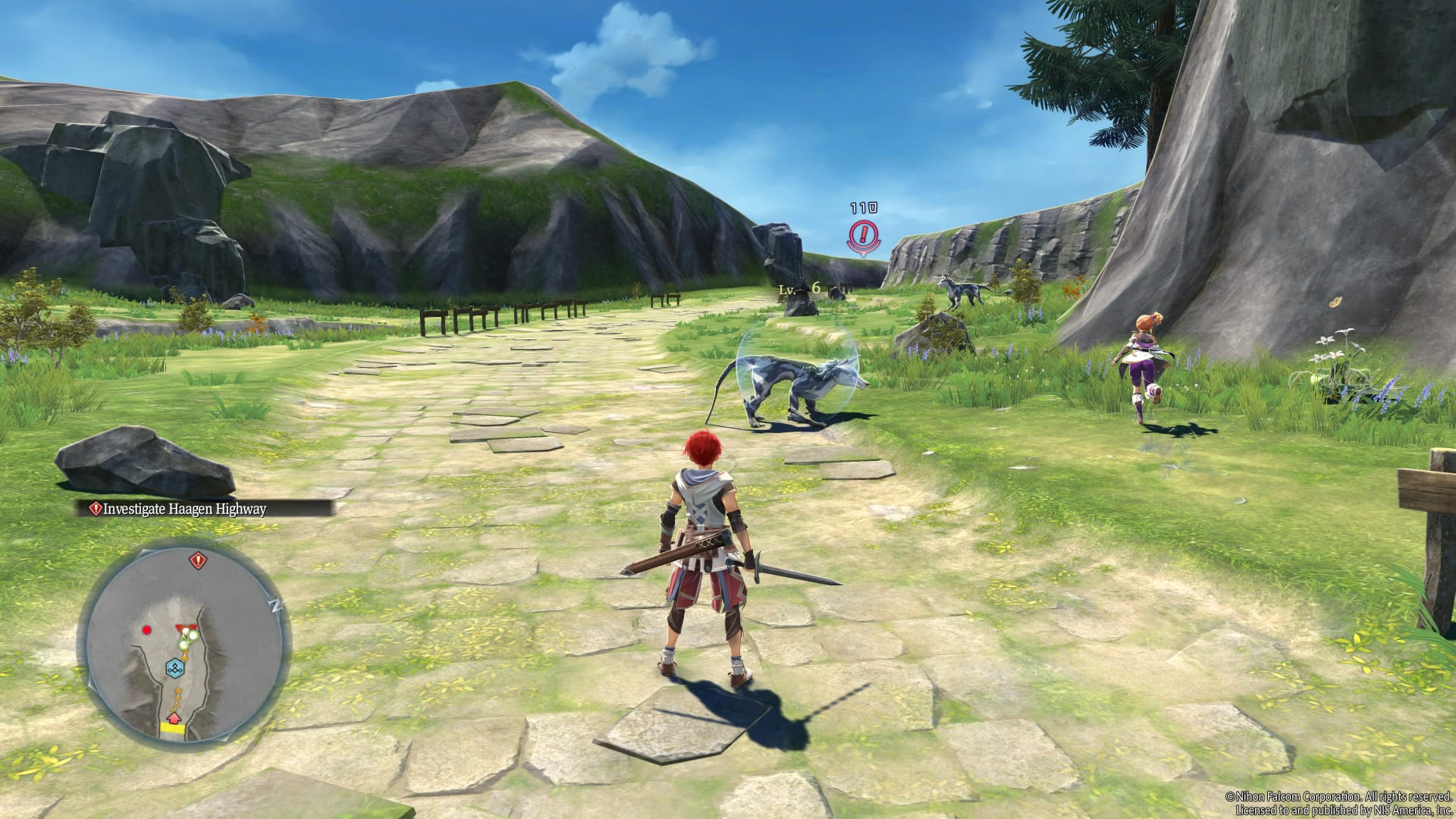Viewport: 1456px width, 819px height.
Task: Click the red enemy dot on the minimap
Action: click(146, 630)
